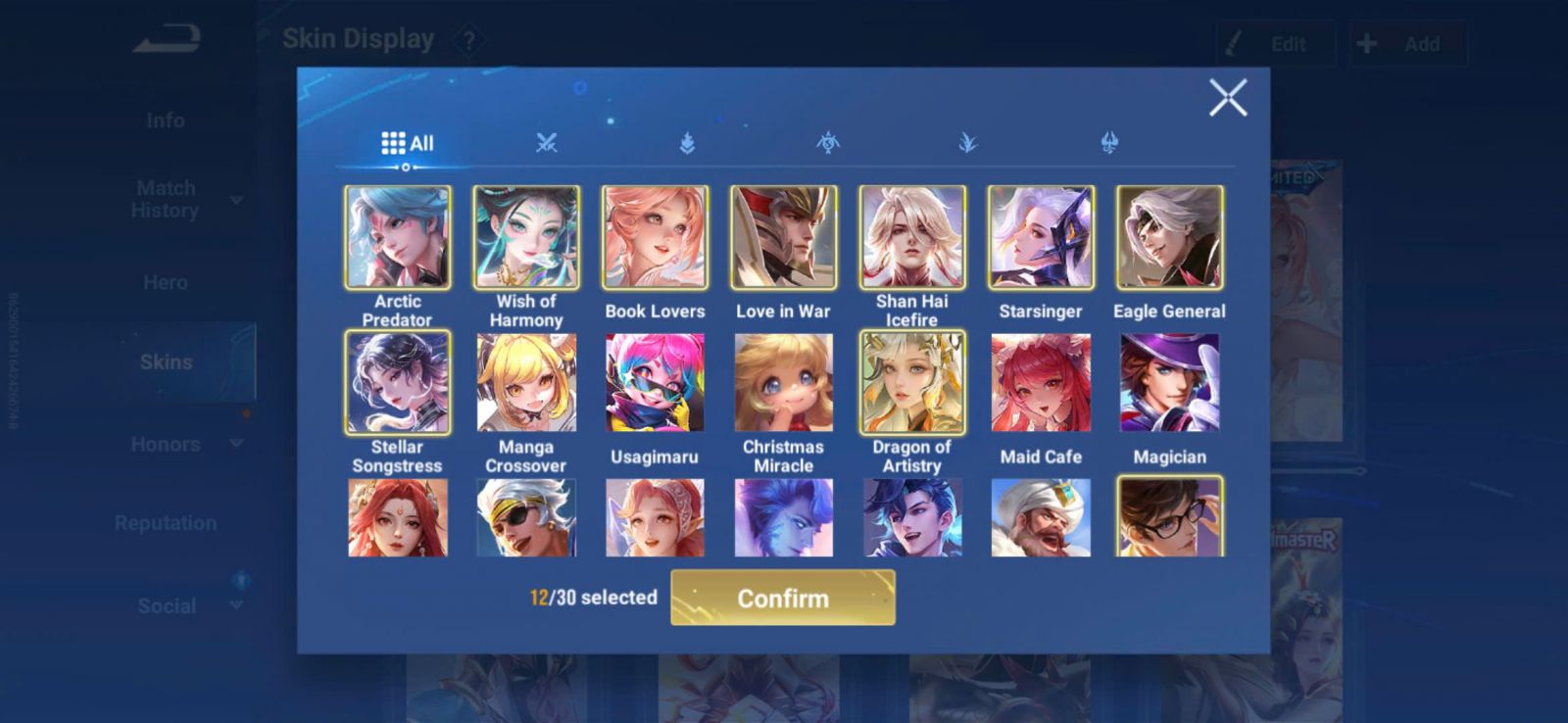Pick the Book Lovers skin thumbnail

[x=655, y=238]
